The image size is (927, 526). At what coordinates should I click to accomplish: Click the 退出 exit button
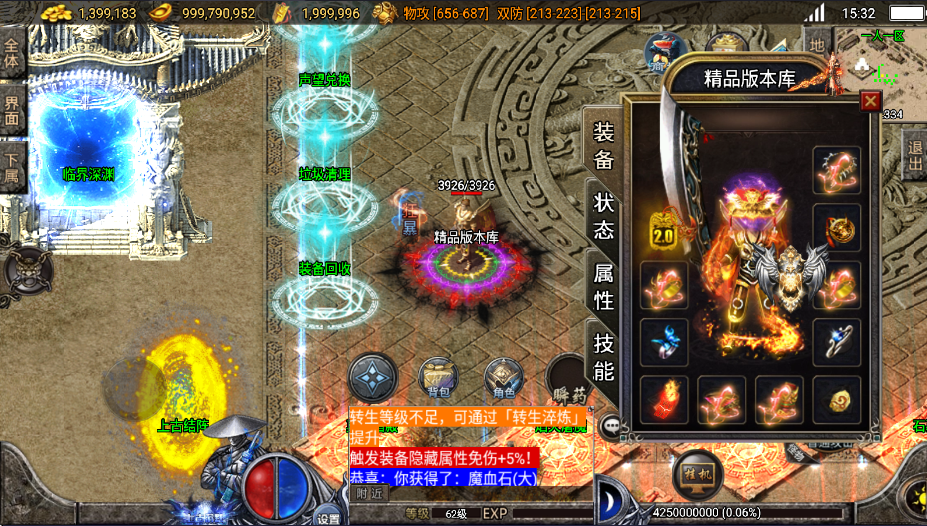914,158
